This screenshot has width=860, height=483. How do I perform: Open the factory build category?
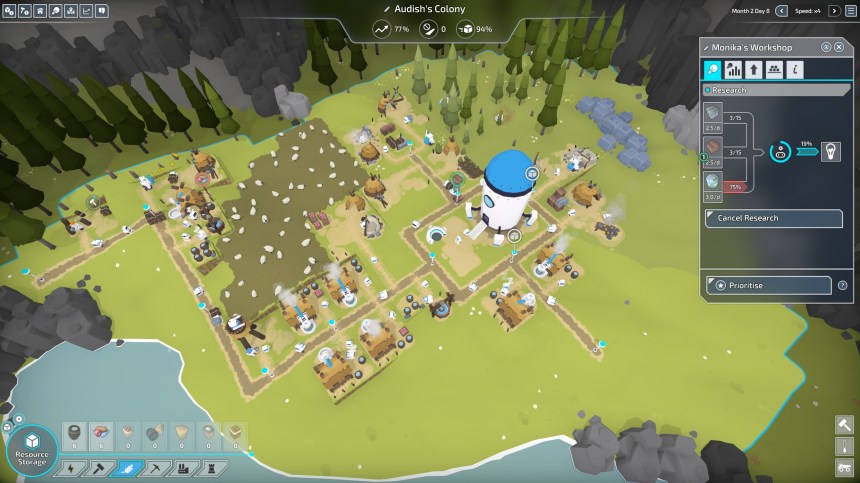181,467
